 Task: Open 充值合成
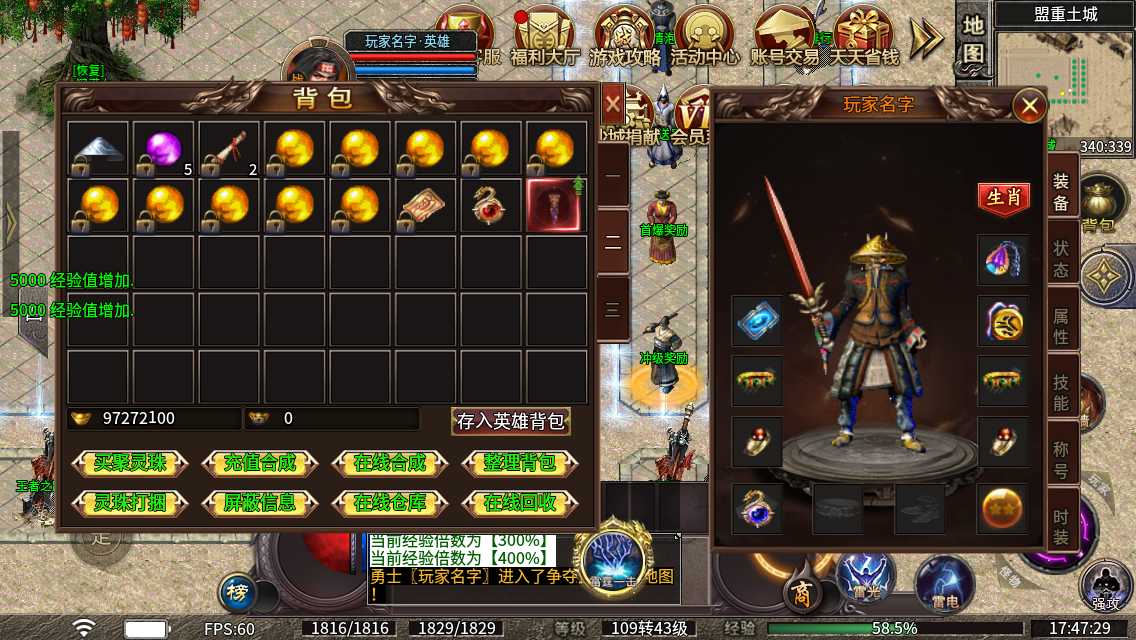(x=260, y=463)
